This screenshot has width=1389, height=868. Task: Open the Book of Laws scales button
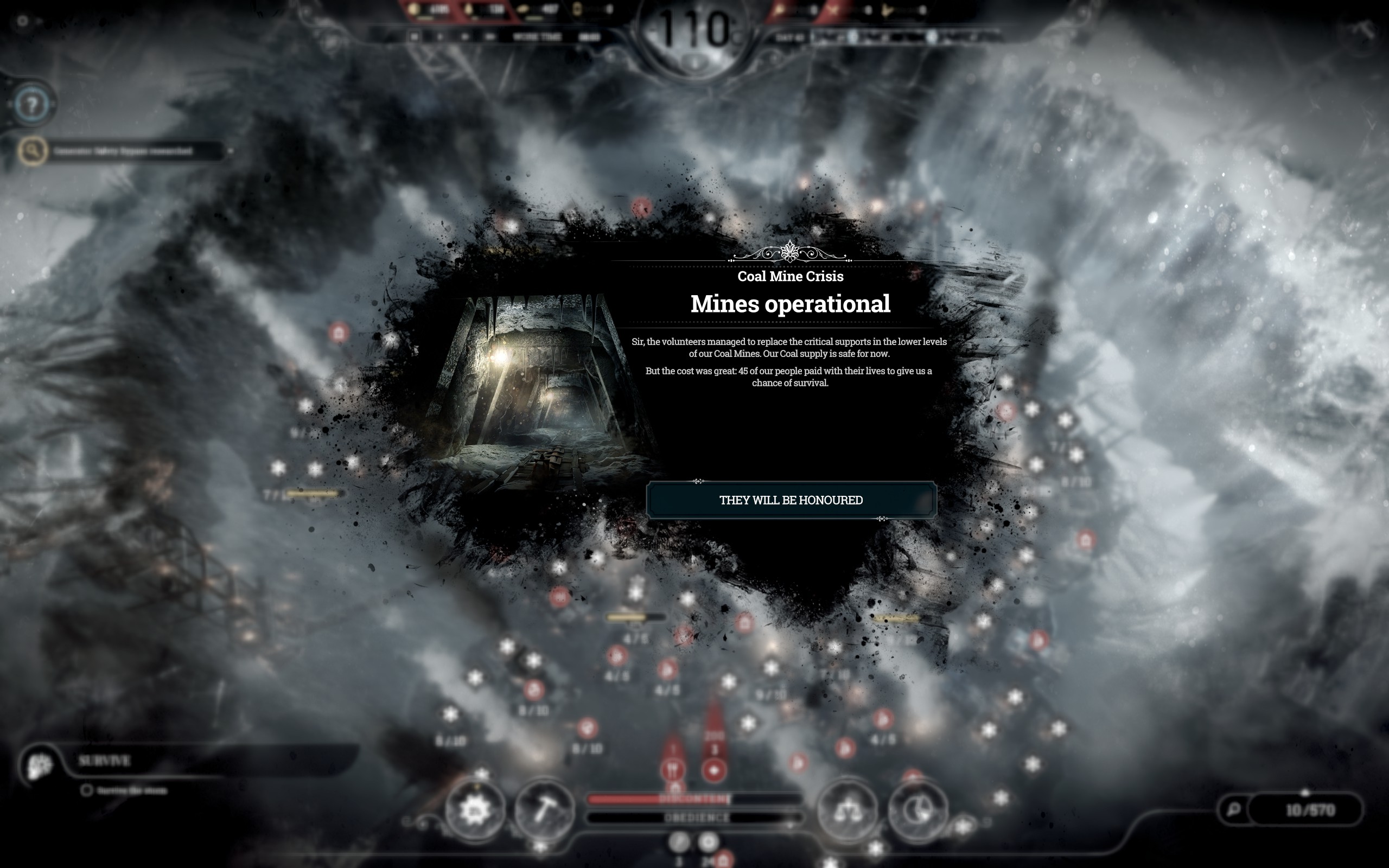pos(847,810)
